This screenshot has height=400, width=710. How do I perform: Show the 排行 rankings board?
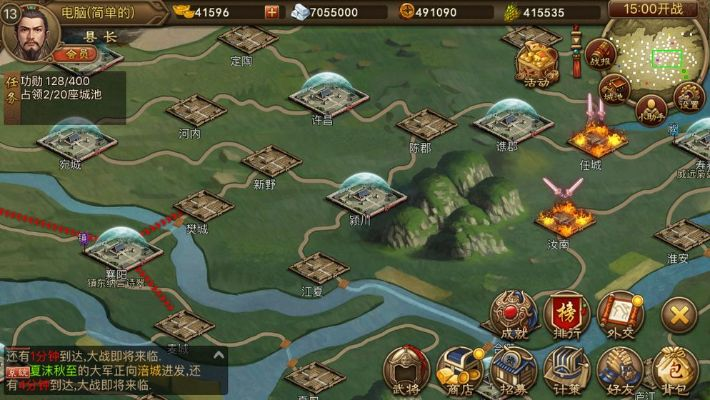point(567,317)
